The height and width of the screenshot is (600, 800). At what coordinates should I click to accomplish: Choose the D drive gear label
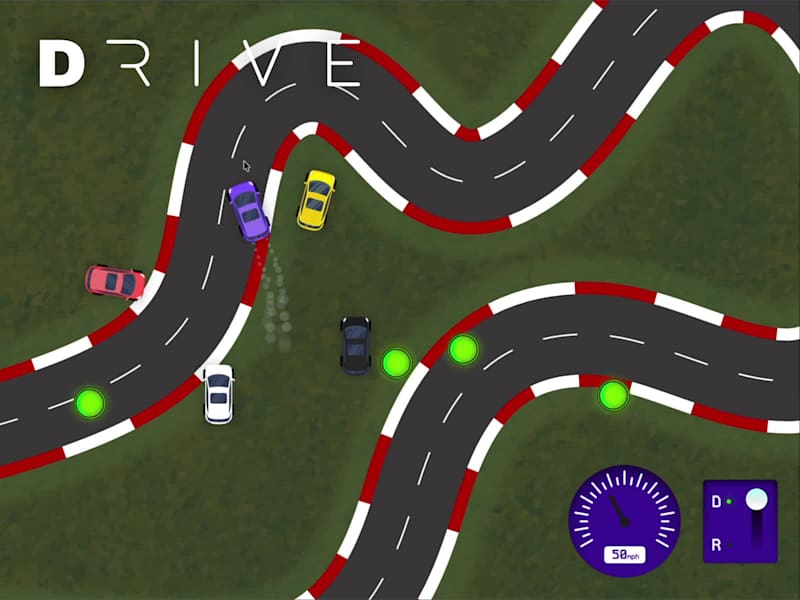pyautogui.click(x=717, y=501)
